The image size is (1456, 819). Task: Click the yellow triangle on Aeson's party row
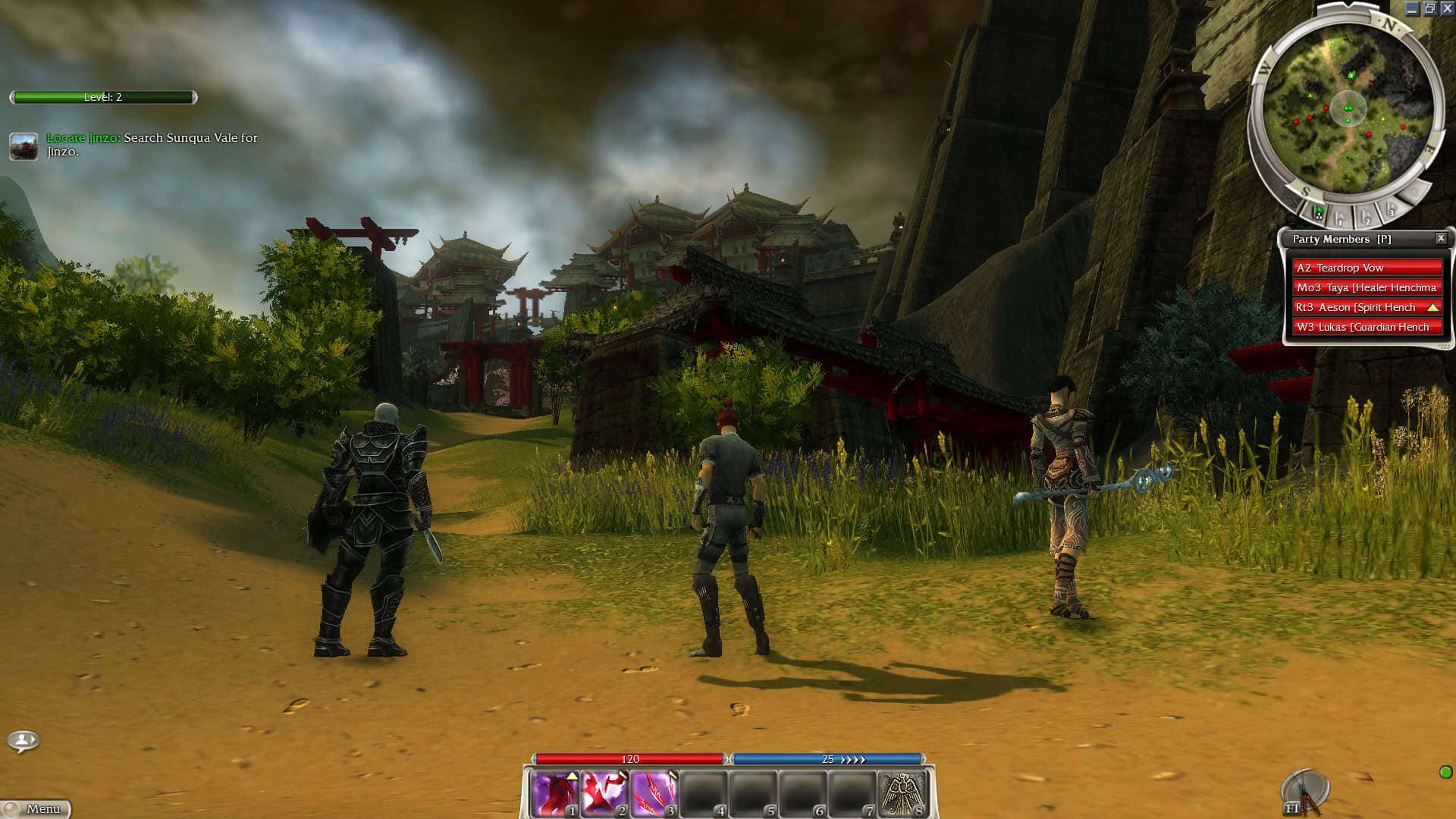1432,307
